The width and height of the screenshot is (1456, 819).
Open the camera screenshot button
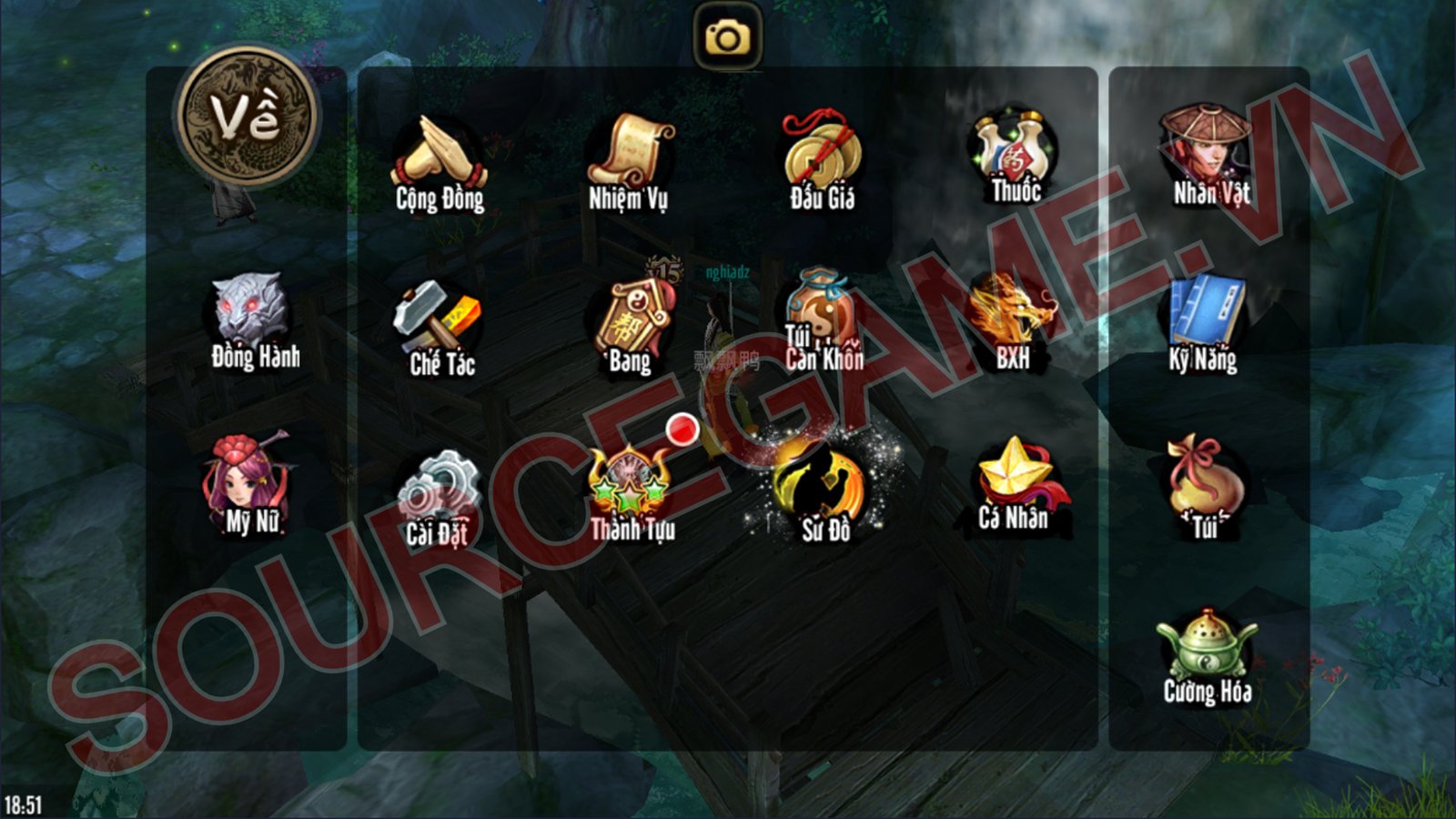pos(727,37)
